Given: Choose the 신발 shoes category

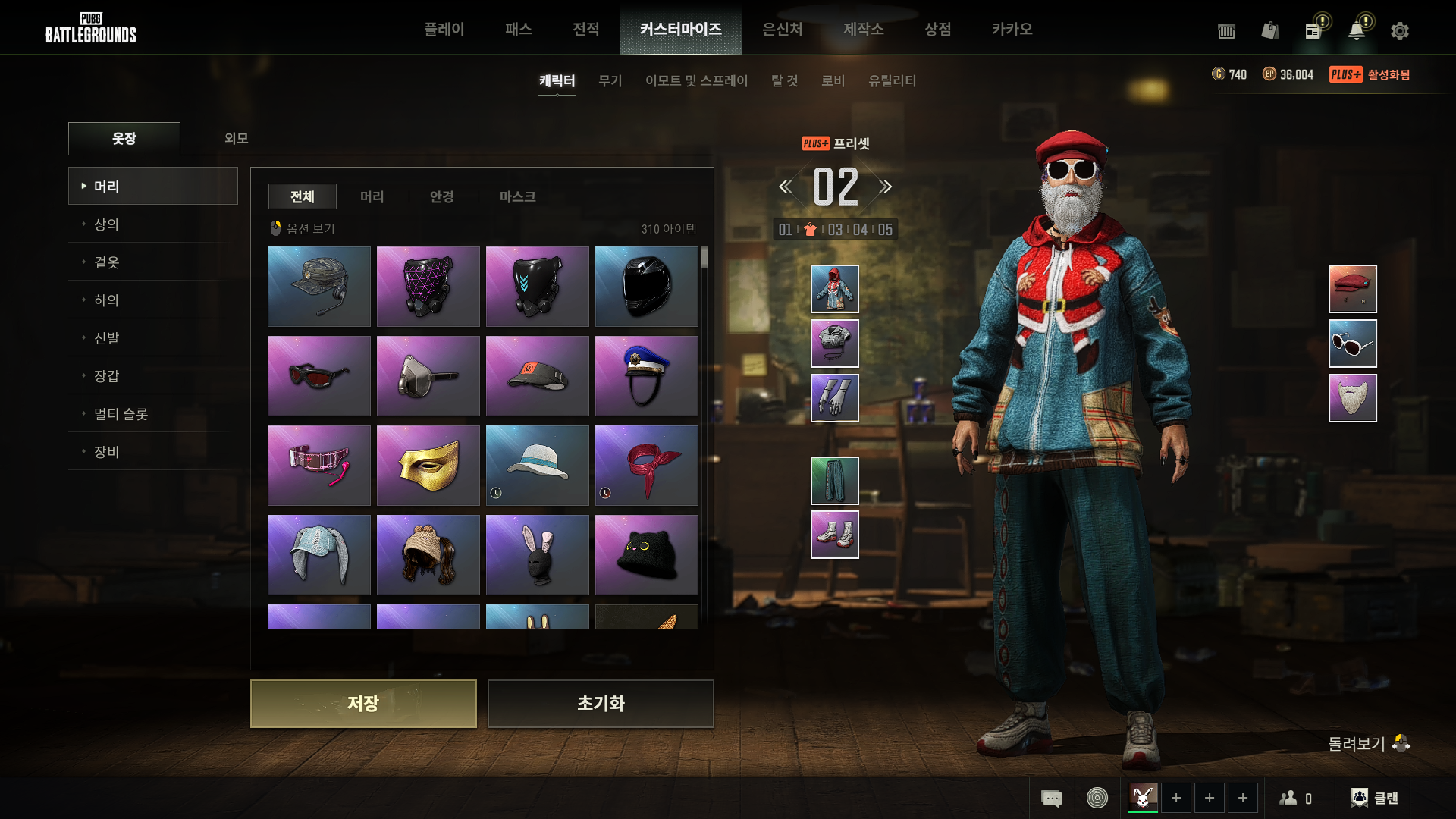Looking at the screenshot, I should [x=106, y=338].
